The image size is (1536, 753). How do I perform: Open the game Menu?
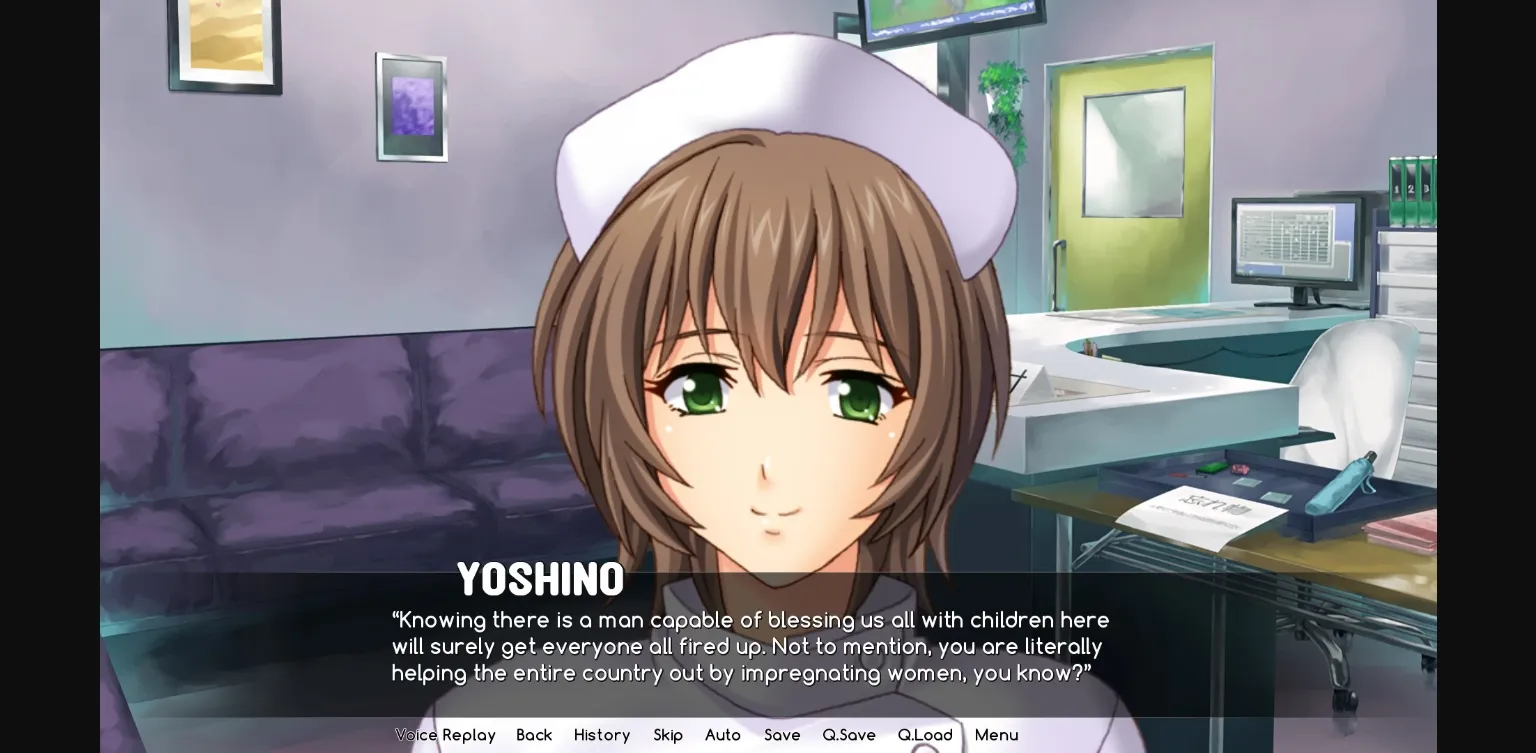click(996, 735)
